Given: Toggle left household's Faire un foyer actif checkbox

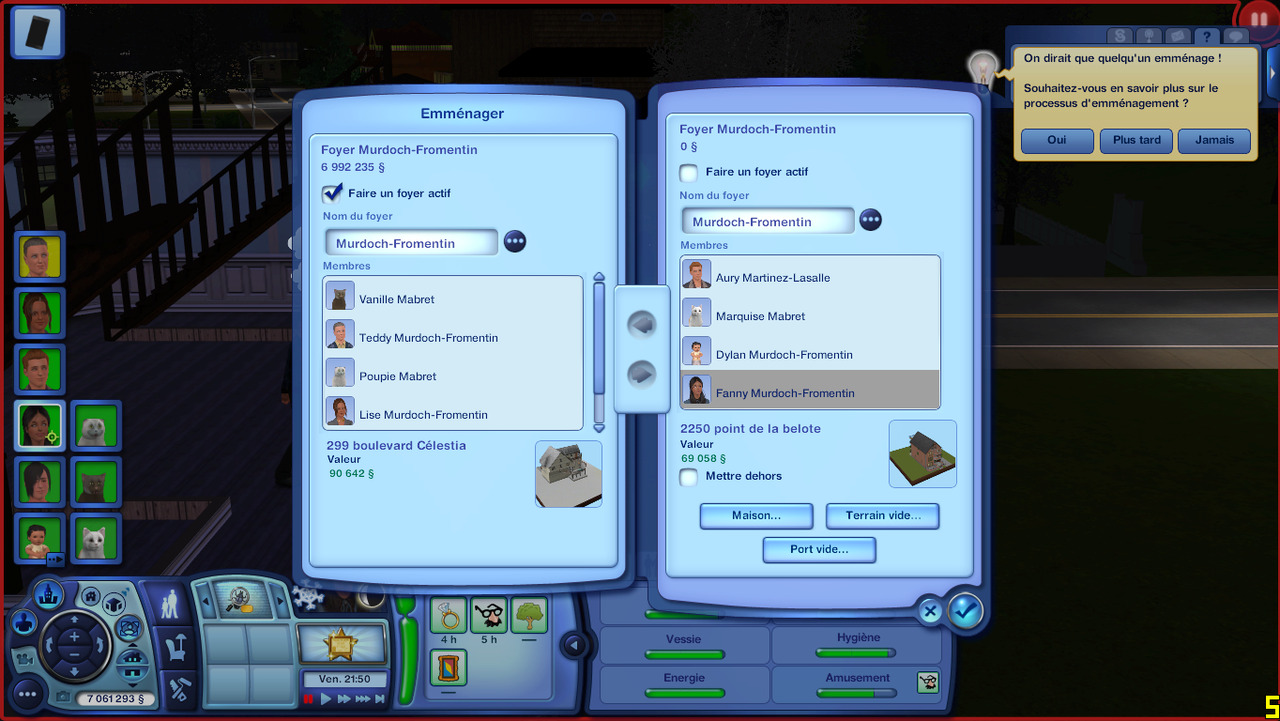Looking at the screenshot, I should [x=333, y=193].
